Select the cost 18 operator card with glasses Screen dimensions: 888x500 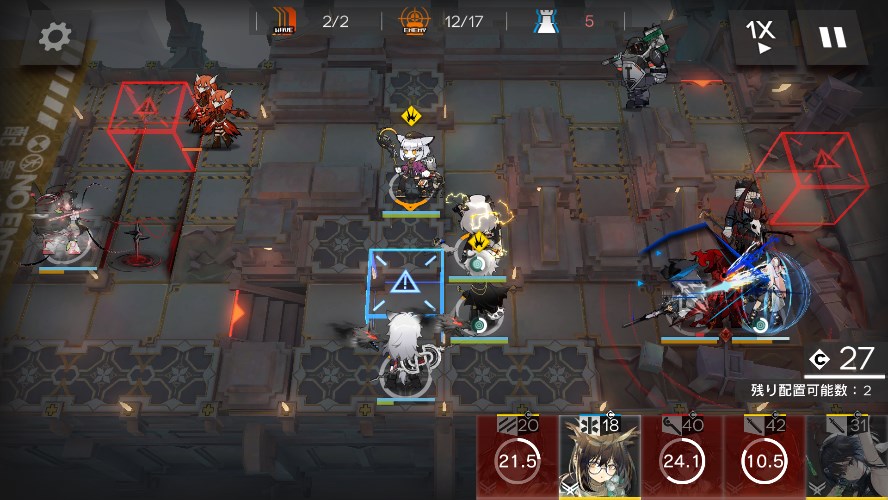coord(600,459)
